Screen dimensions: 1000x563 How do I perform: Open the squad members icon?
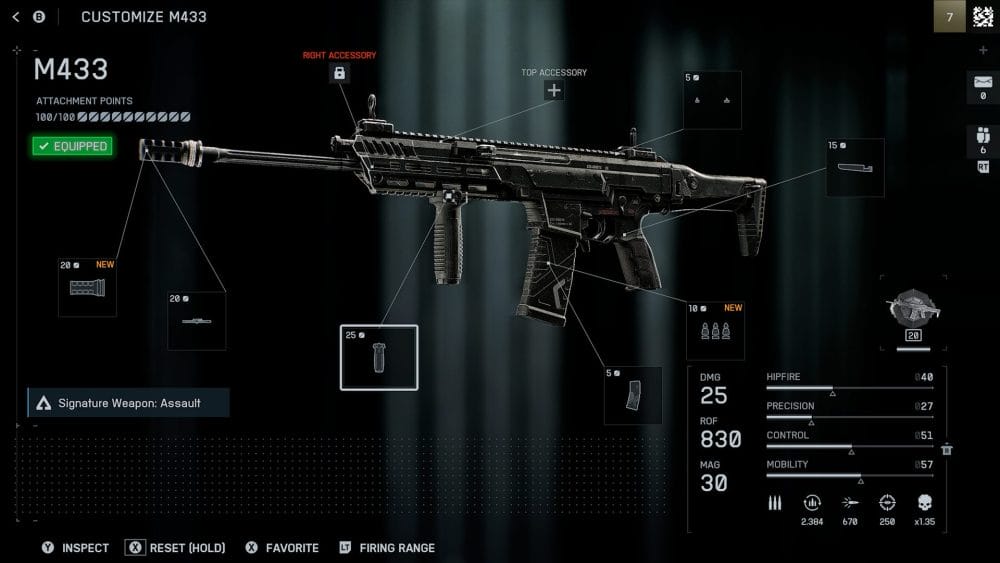point(982,141)
